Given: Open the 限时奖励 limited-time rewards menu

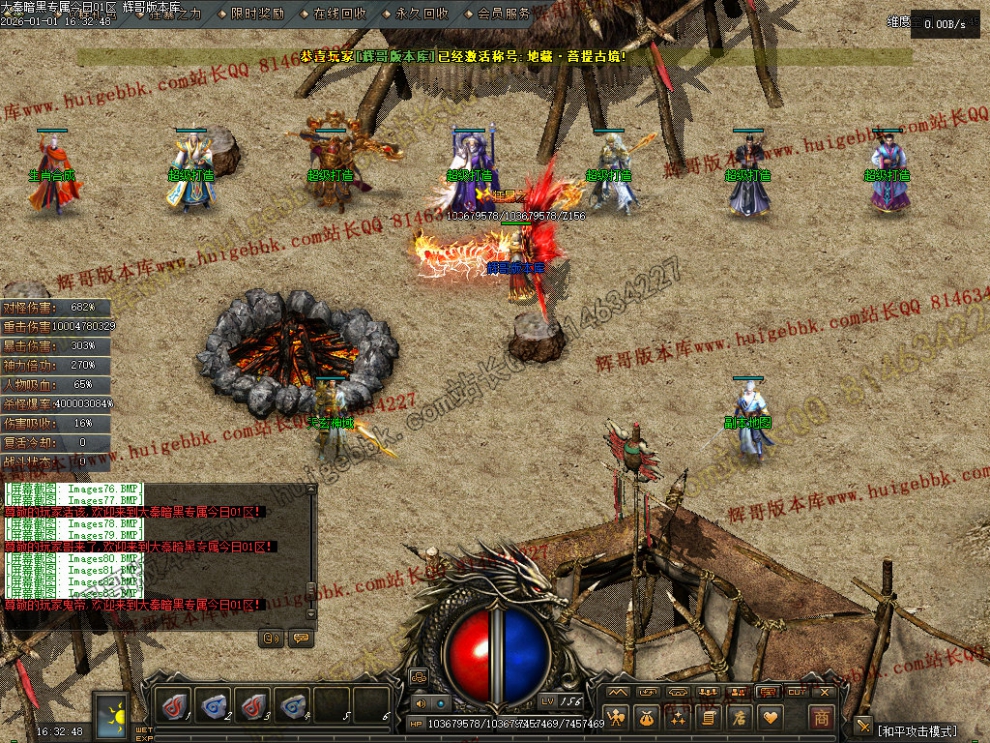Looking at the screenshot, I should click(x=256, y=14).
